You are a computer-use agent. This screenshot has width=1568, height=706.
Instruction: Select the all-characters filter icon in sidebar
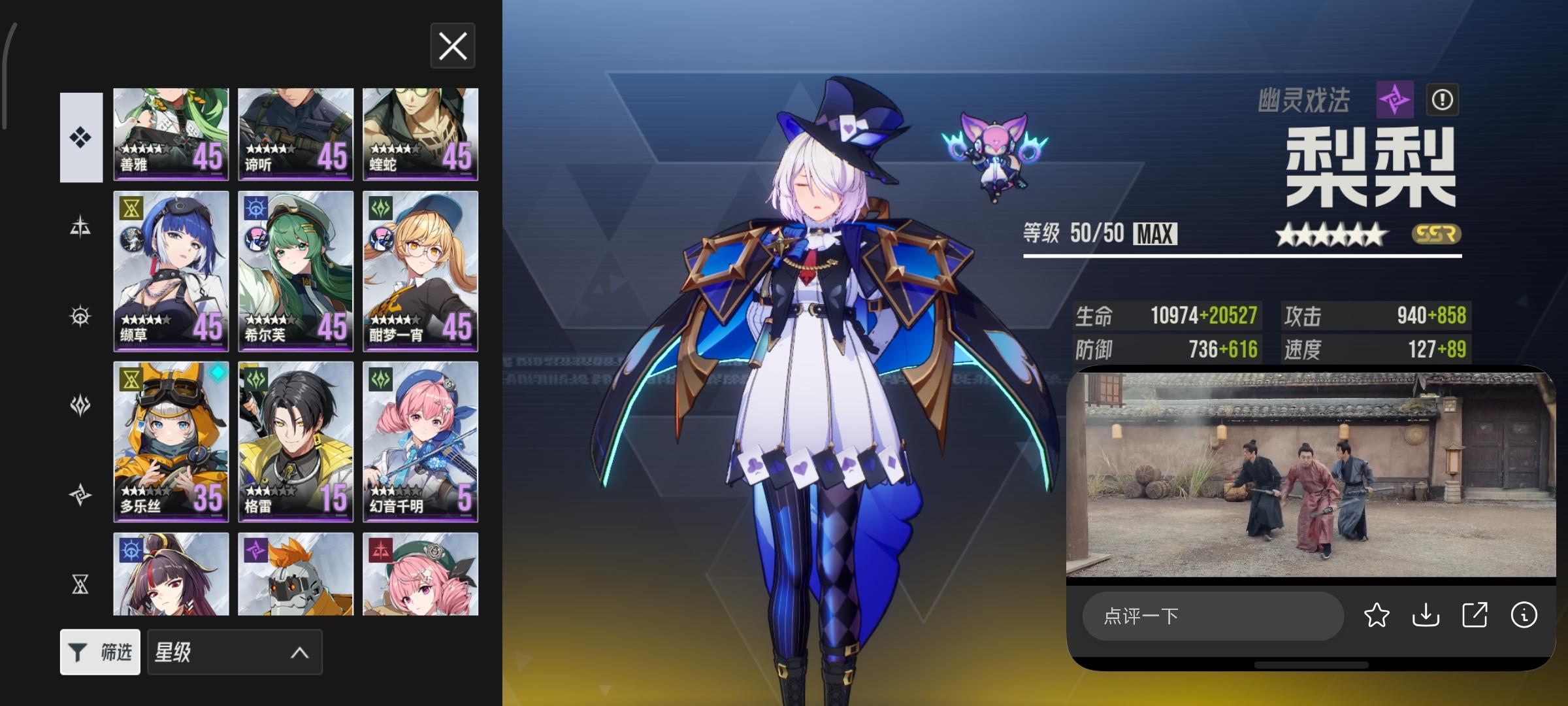point(80,135)
